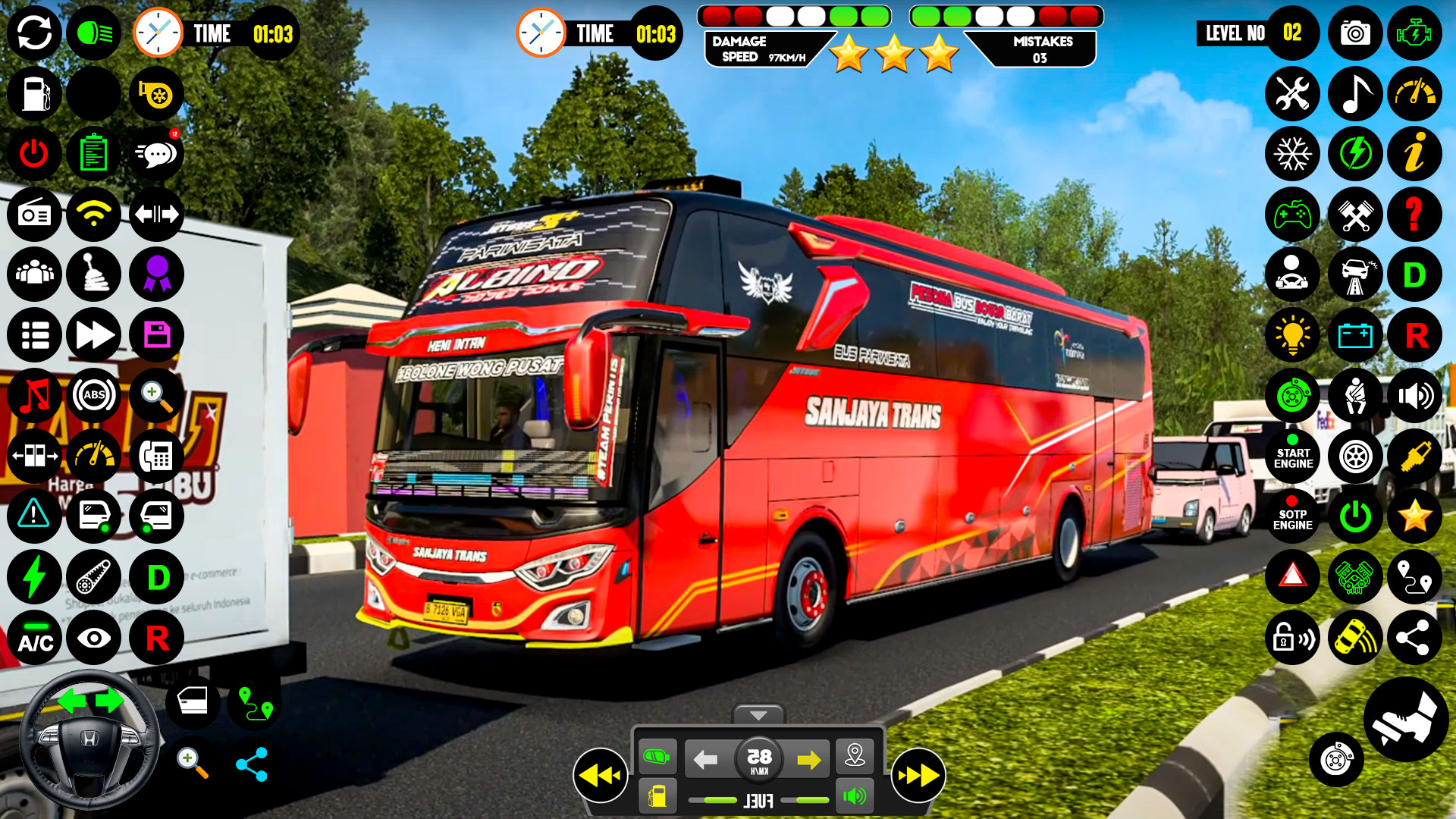This screenshot has width=1456, height=819.
Task: Open the in-game radio
Action: 33,215
